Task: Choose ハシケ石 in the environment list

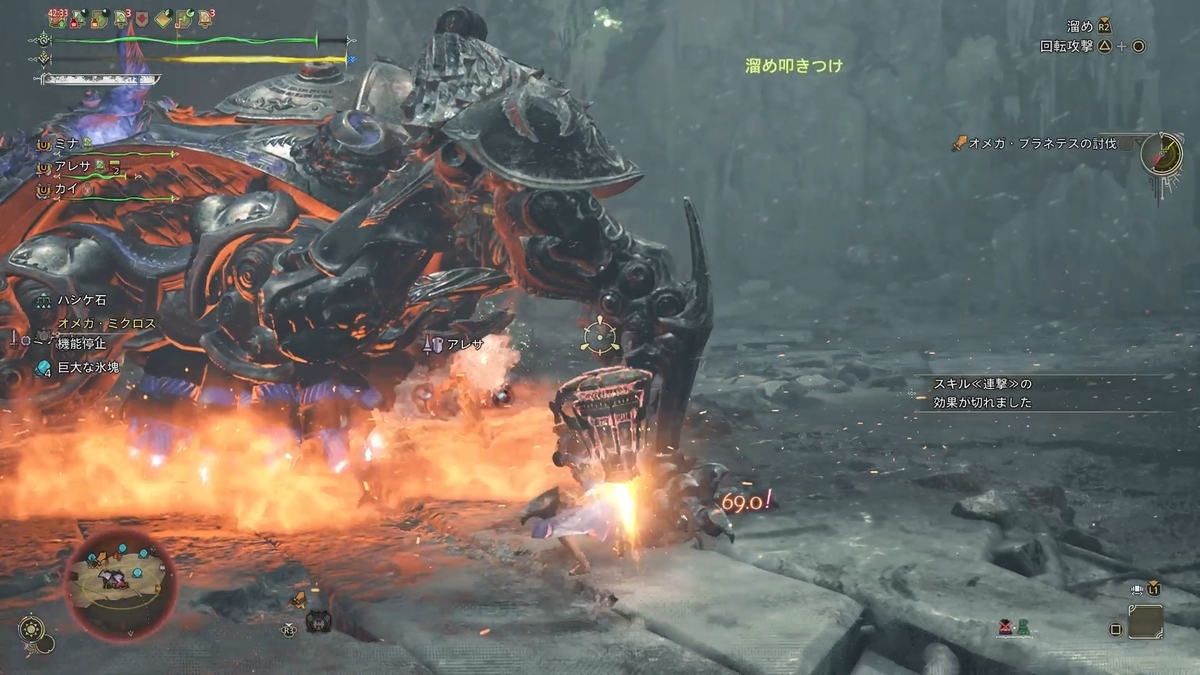Action: coord(80,300)
